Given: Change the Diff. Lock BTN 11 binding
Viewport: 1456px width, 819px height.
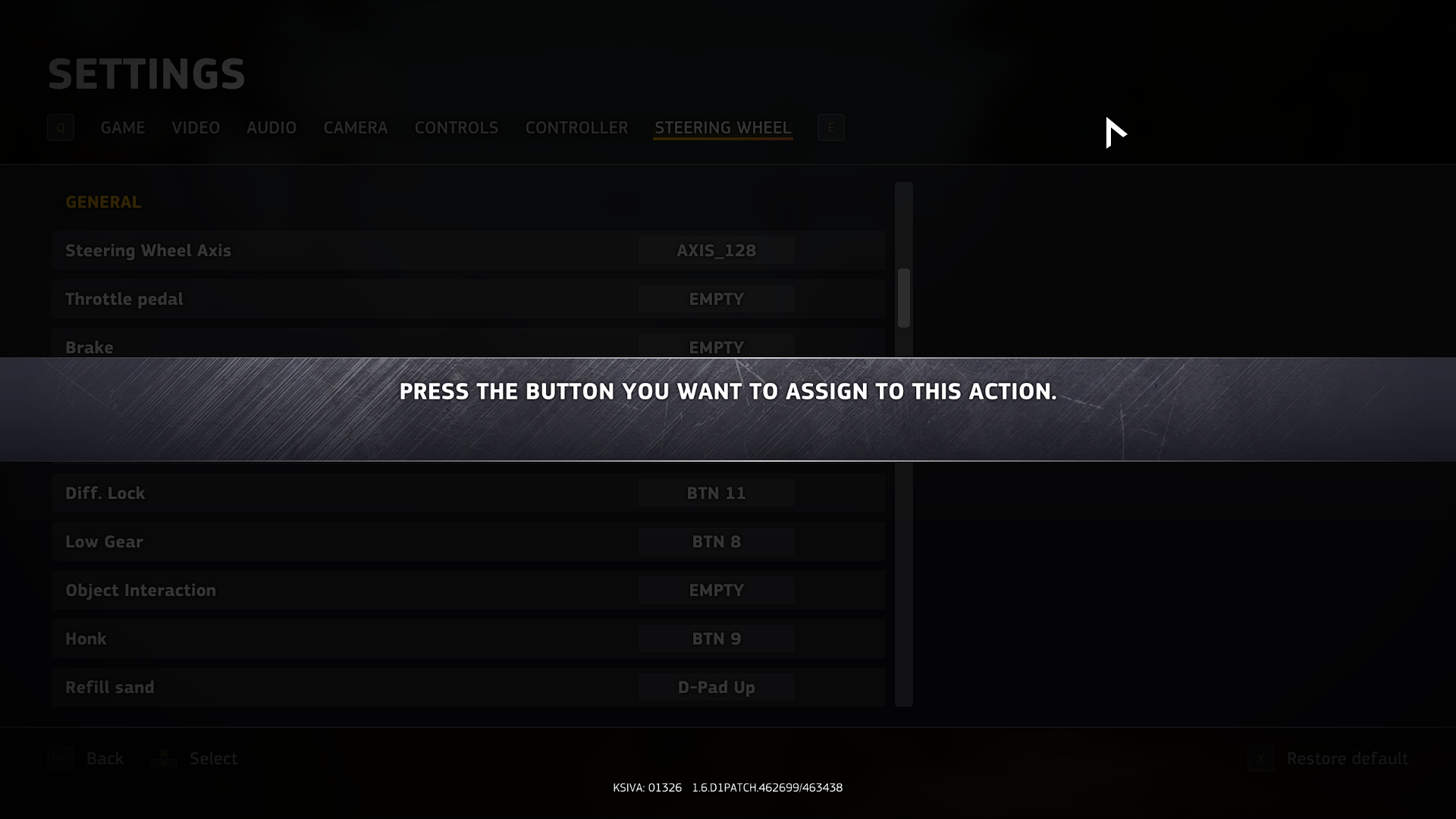Looking at the screenshot, I should (x=715, y=493).
